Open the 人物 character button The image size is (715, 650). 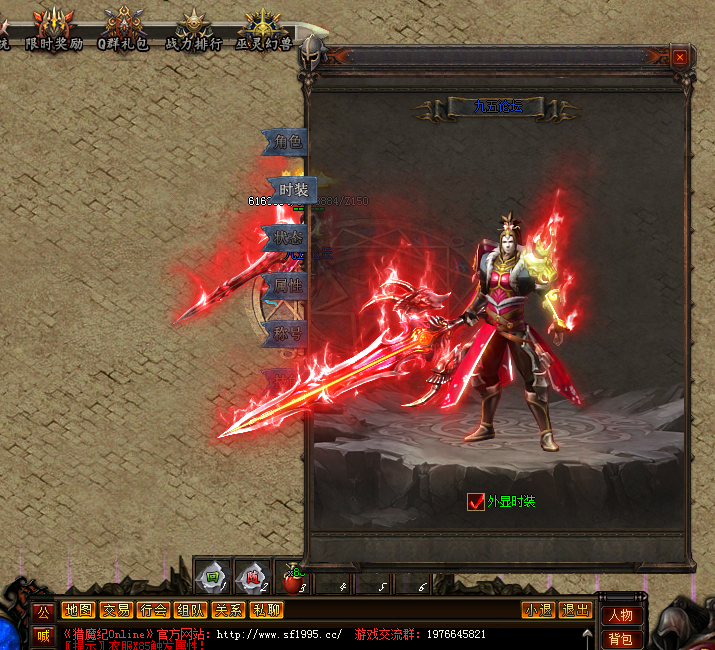pos(621,615)
